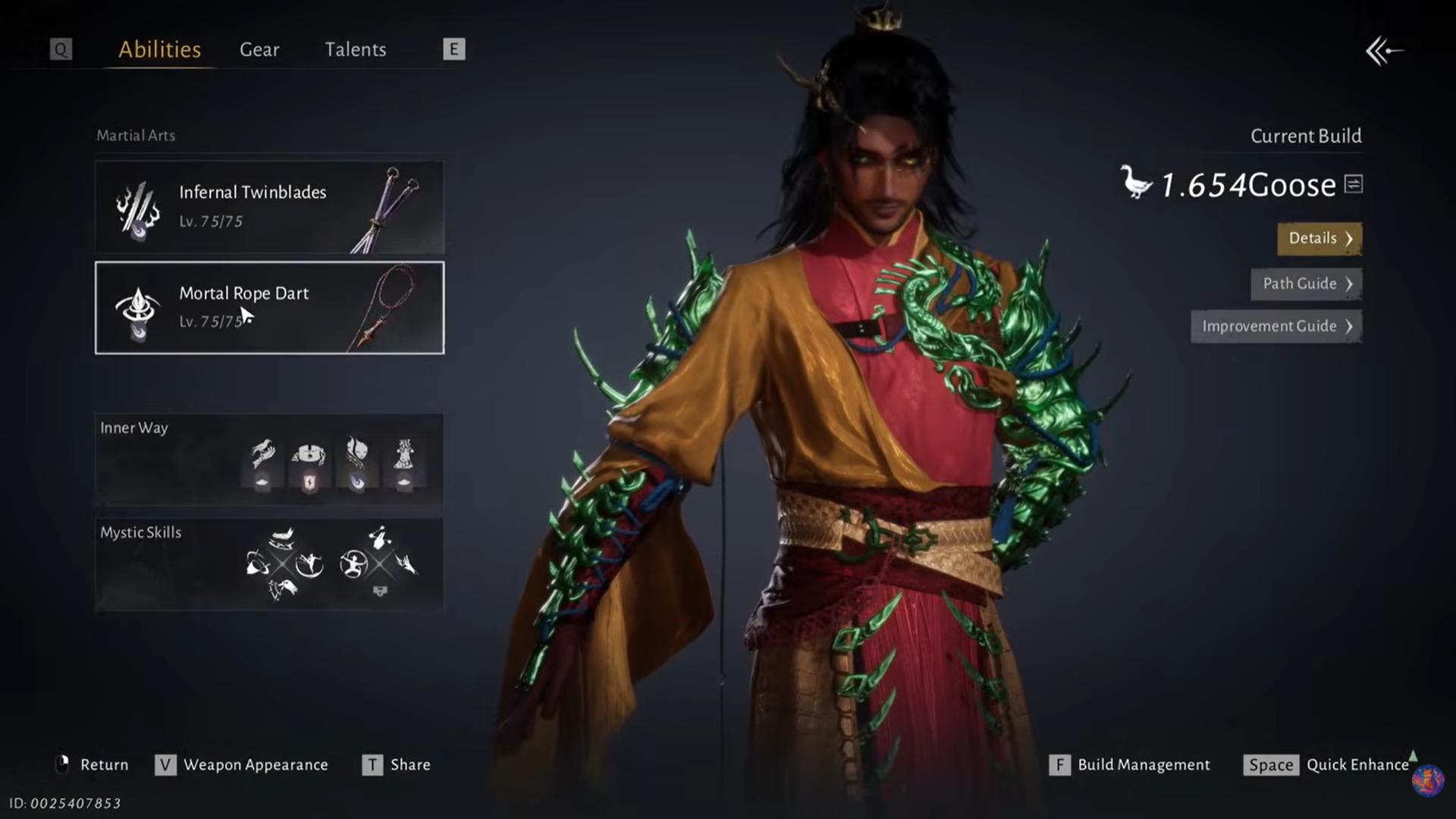Screen dimensions: 1456x819
Task: Open the Gear tab
Action: pyautogui.click(x=259, y=49)
